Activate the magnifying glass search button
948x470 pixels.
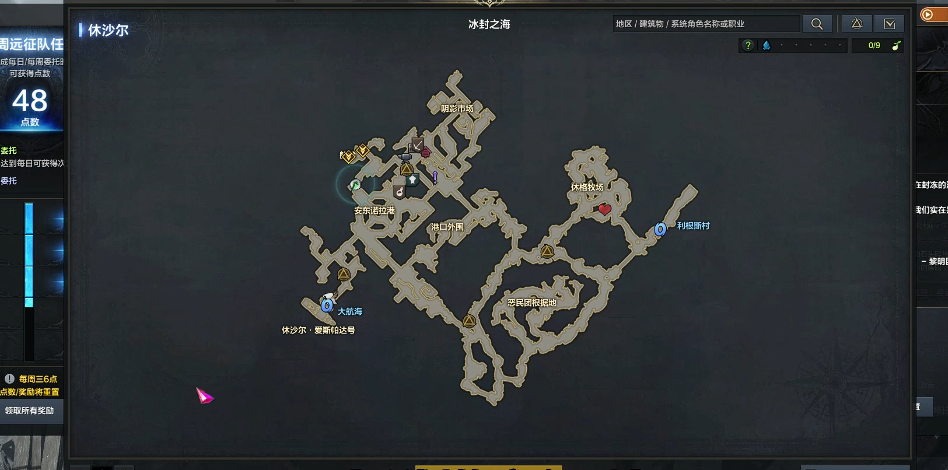coord(817,24)
